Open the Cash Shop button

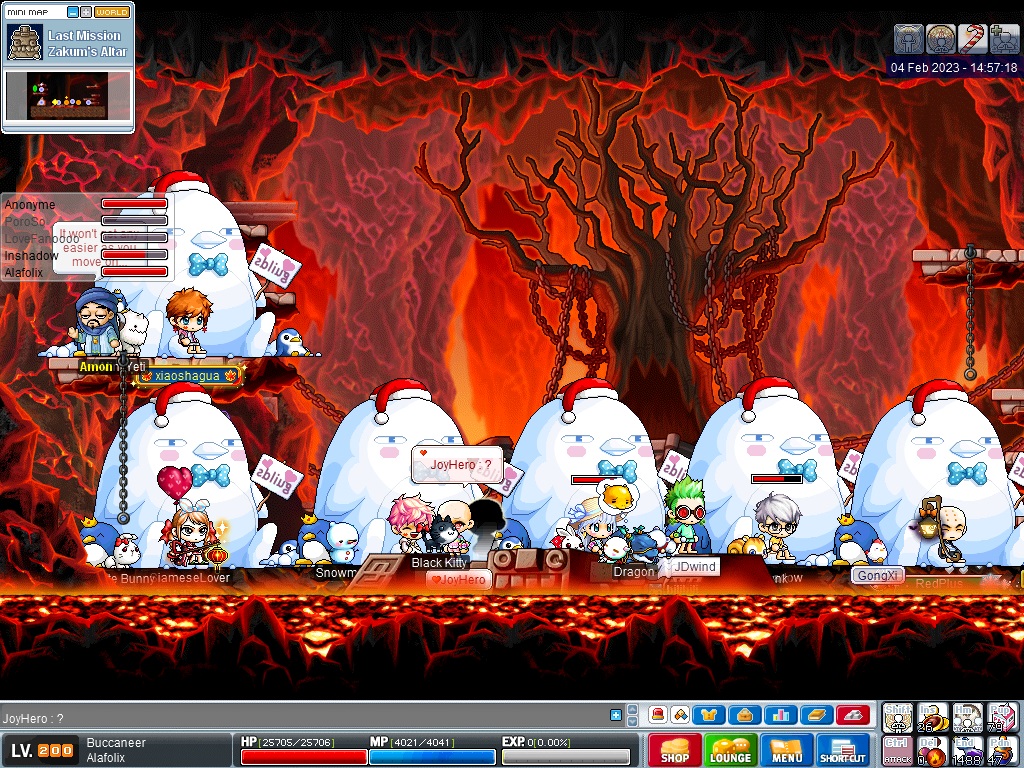click(x=674, y=750)
